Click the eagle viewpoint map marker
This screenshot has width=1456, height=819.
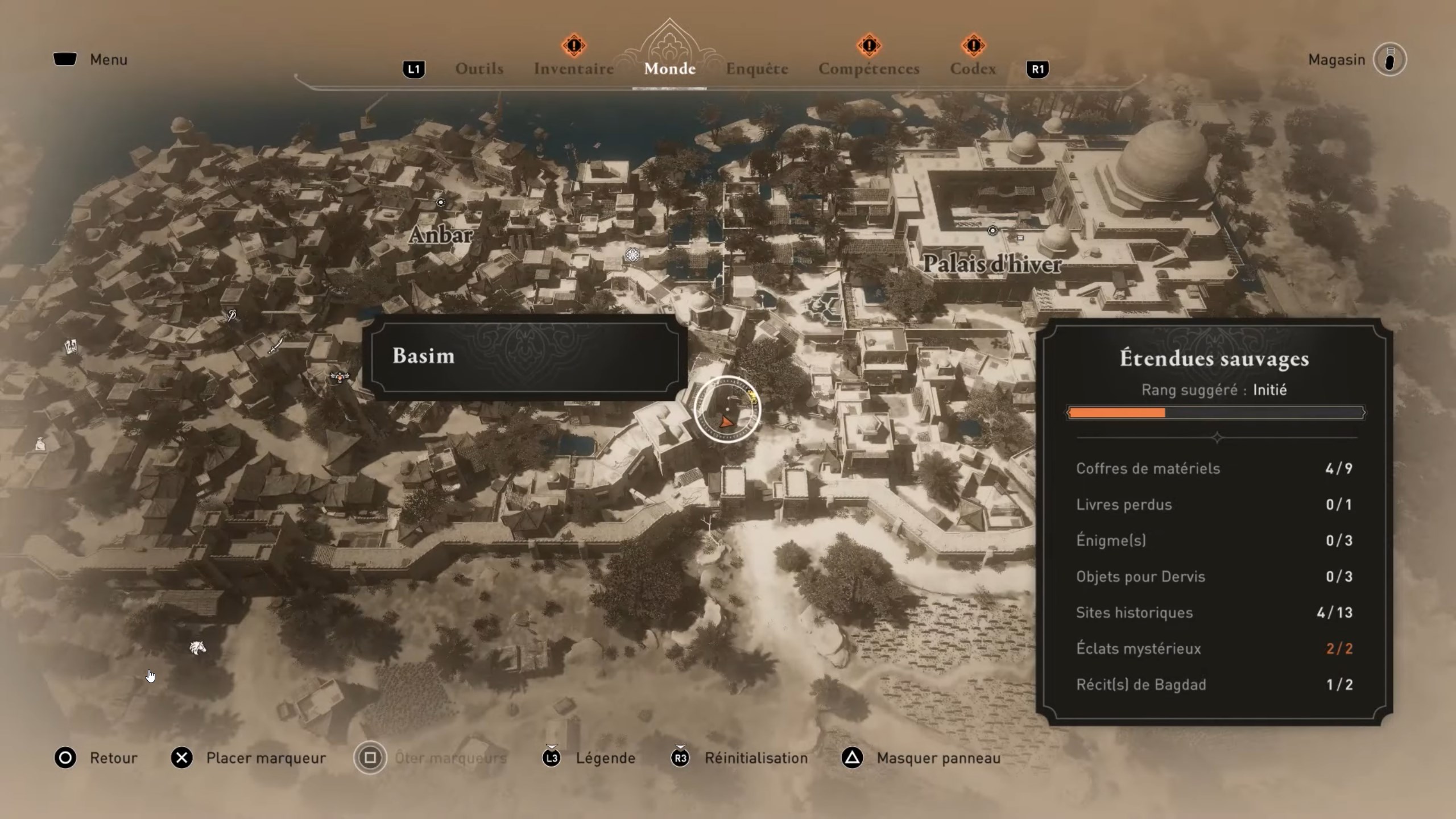pos(340,376)
